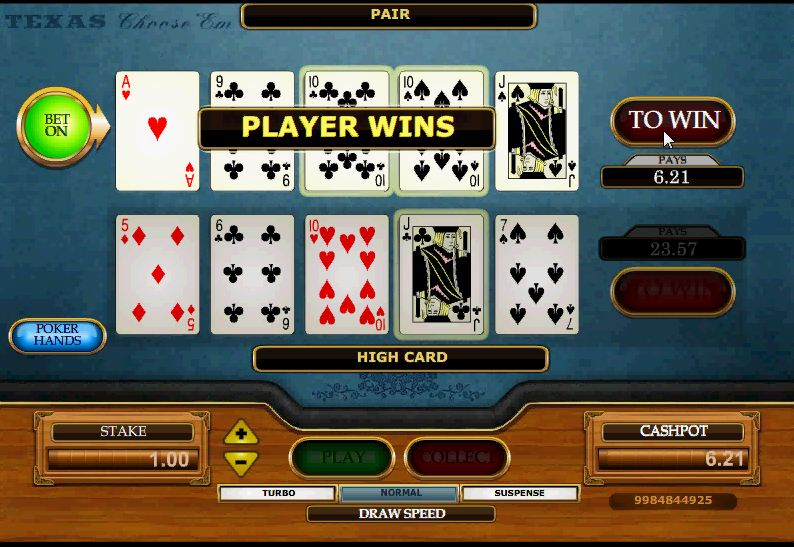
Task: Click the dimmed bottom hand TO WIN button
Action: 672,291
